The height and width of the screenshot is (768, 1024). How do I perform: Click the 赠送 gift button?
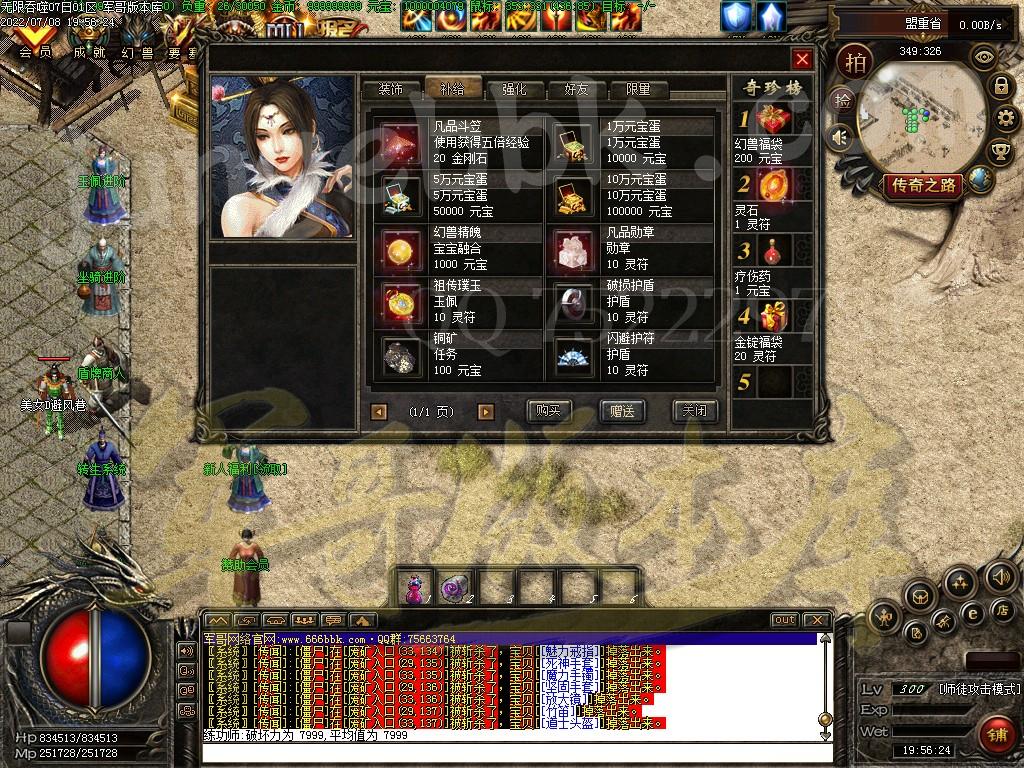[622, 411]
